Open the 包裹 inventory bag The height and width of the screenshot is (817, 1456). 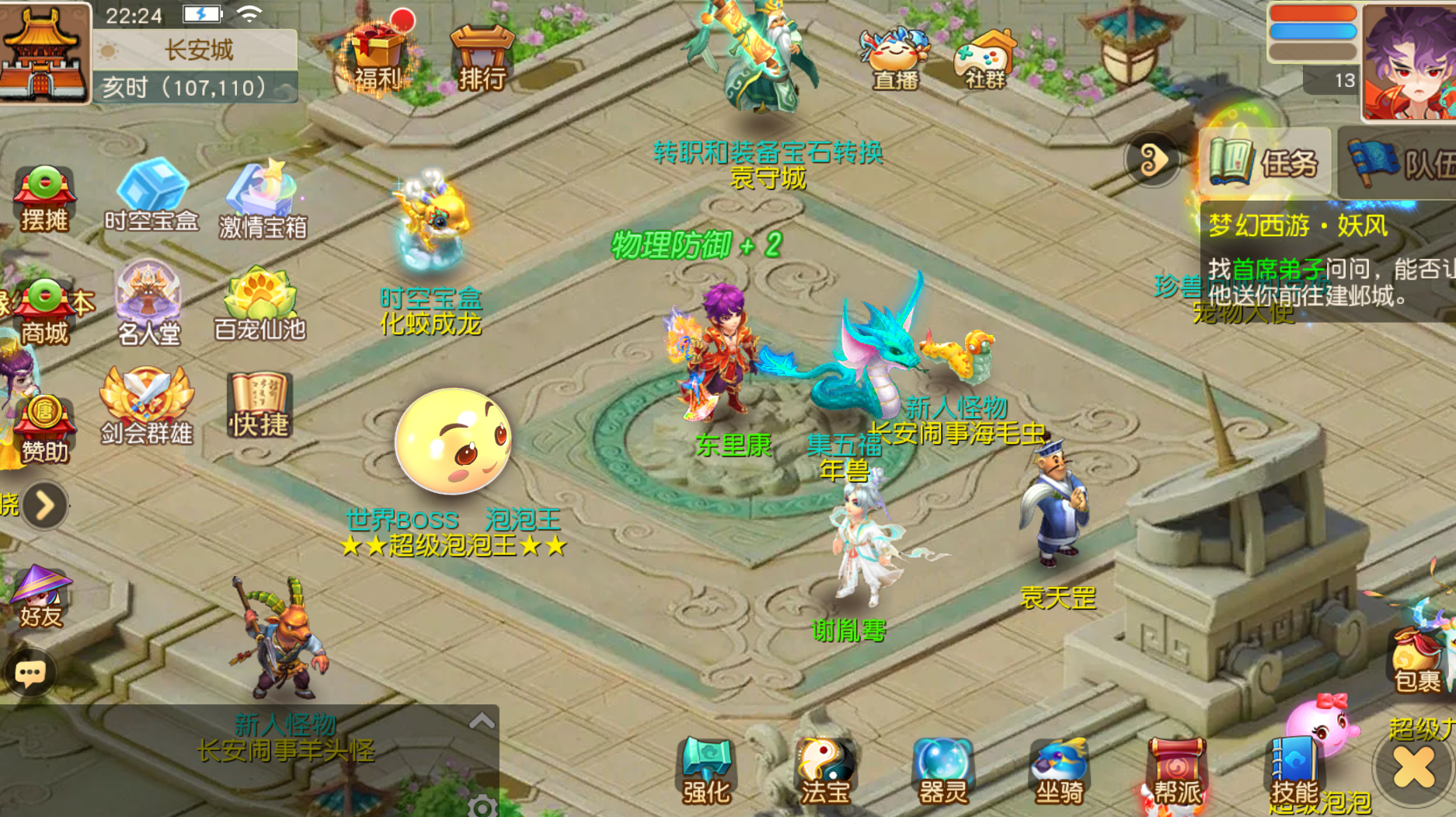(1416, 659)
